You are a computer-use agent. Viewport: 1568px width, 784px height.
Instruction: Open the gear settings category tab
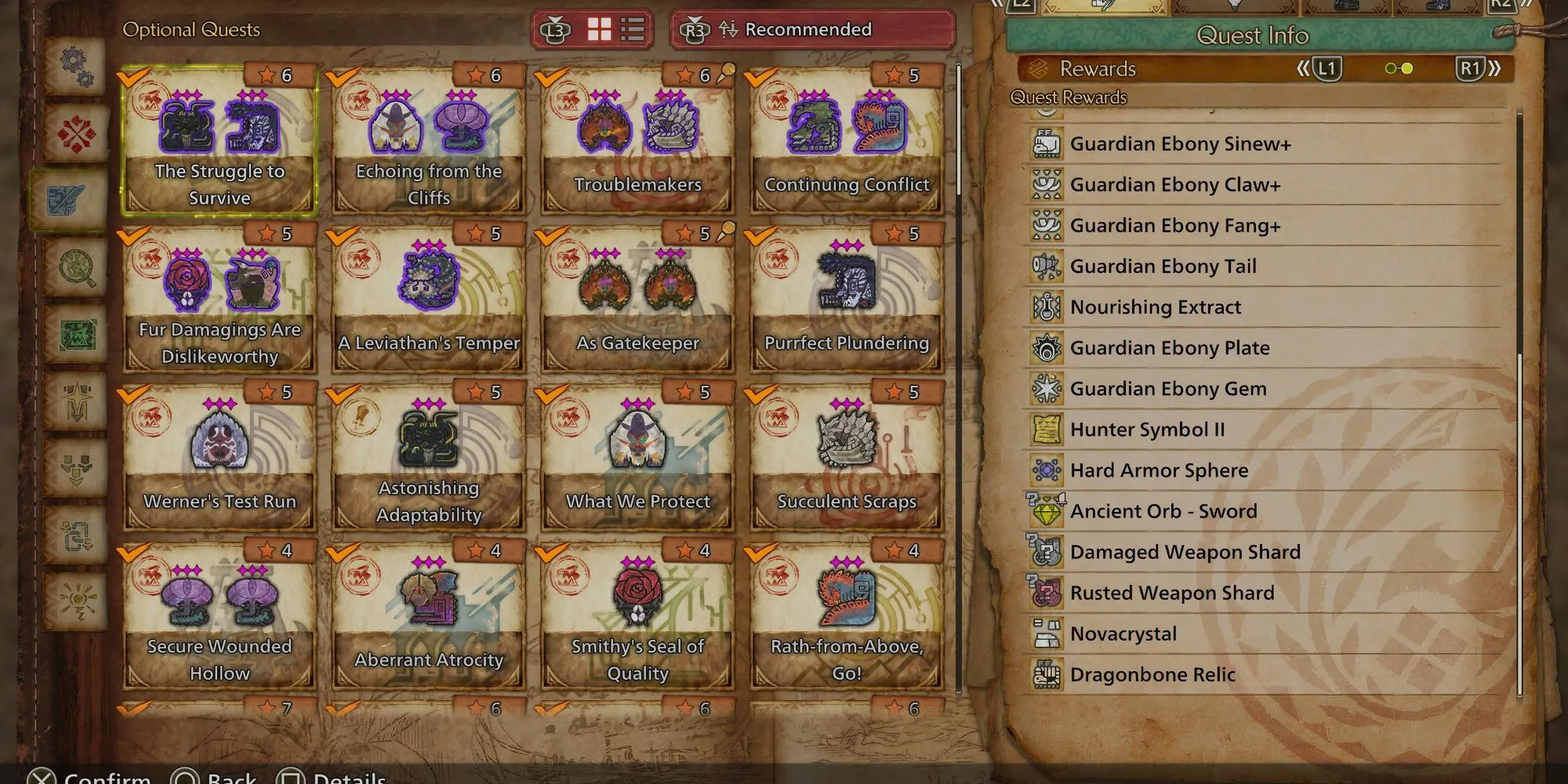point(76,66)
